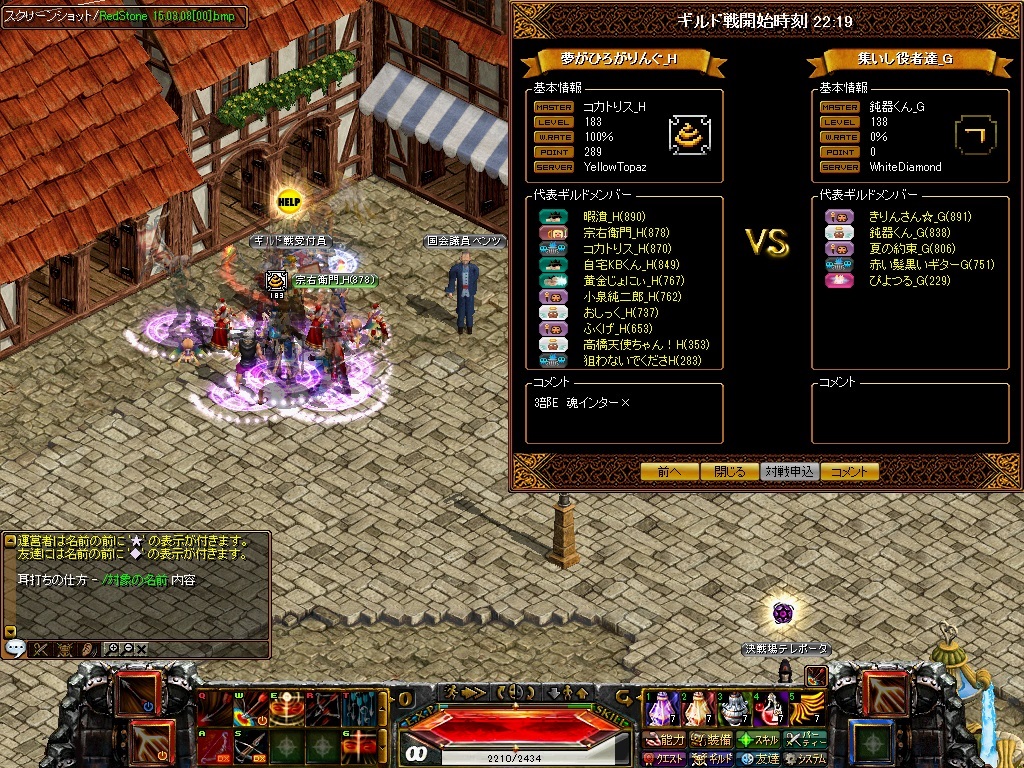Open the 友達 friends menu

point(759,760)
